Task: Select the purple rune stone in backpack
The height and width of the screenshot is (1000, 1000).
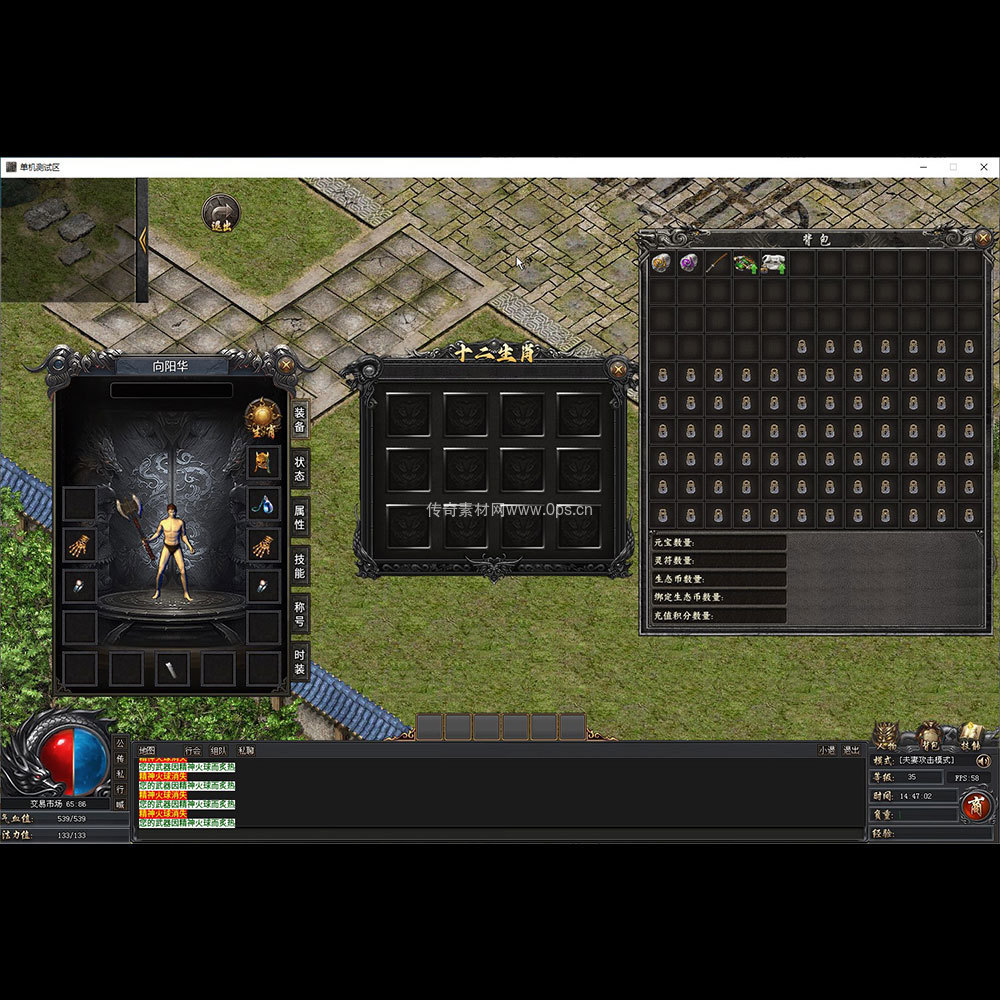Action: (x=689, y=264)
